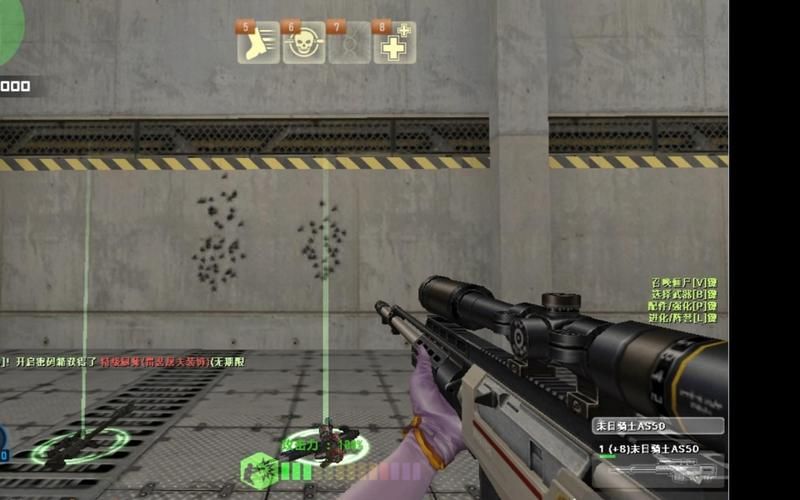Select the faded skill in slot 7
Image resolution: width=800 pixels, height=500 pixels.
pos(349,43)
